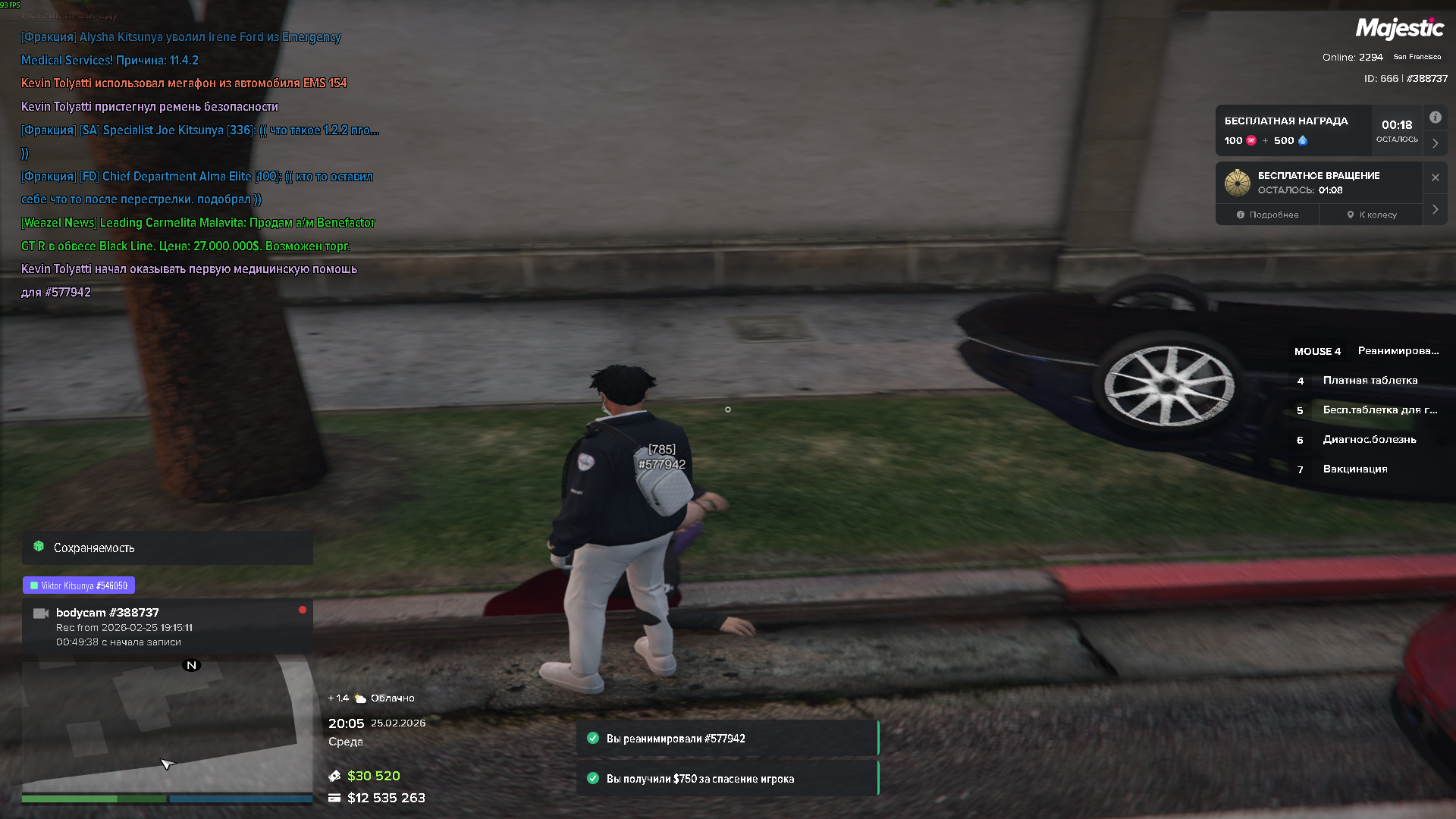Choose the Платная таблетка action

click(x=1370, y=381)
